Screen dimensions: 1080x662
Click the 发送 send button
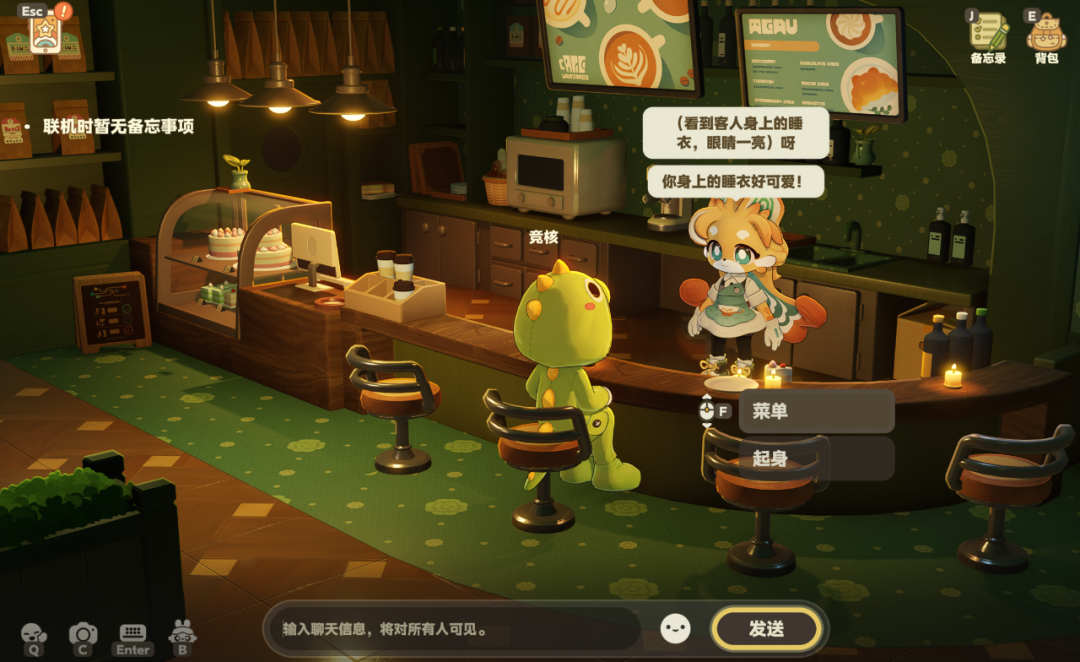point(766,629)
